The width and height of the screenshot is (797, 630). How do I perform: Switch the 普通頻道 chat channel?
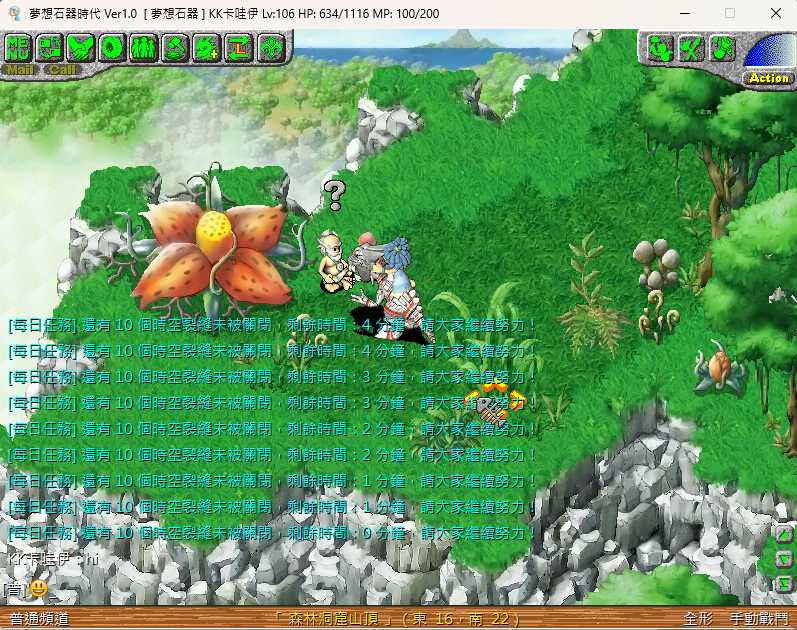click(x=39, y=619)
